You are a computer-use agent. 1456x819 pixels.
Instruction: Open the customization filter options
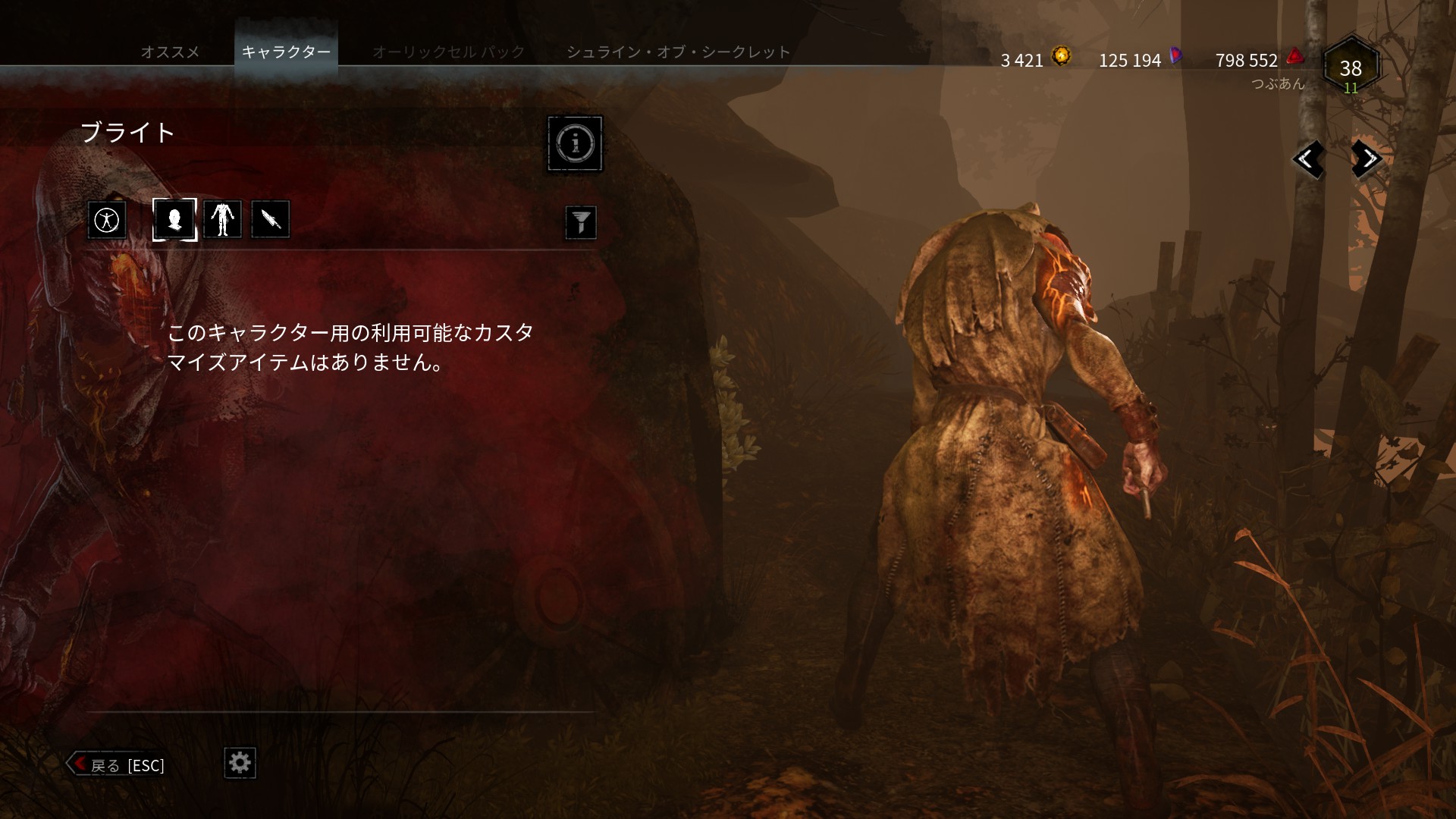pos(581,221)
